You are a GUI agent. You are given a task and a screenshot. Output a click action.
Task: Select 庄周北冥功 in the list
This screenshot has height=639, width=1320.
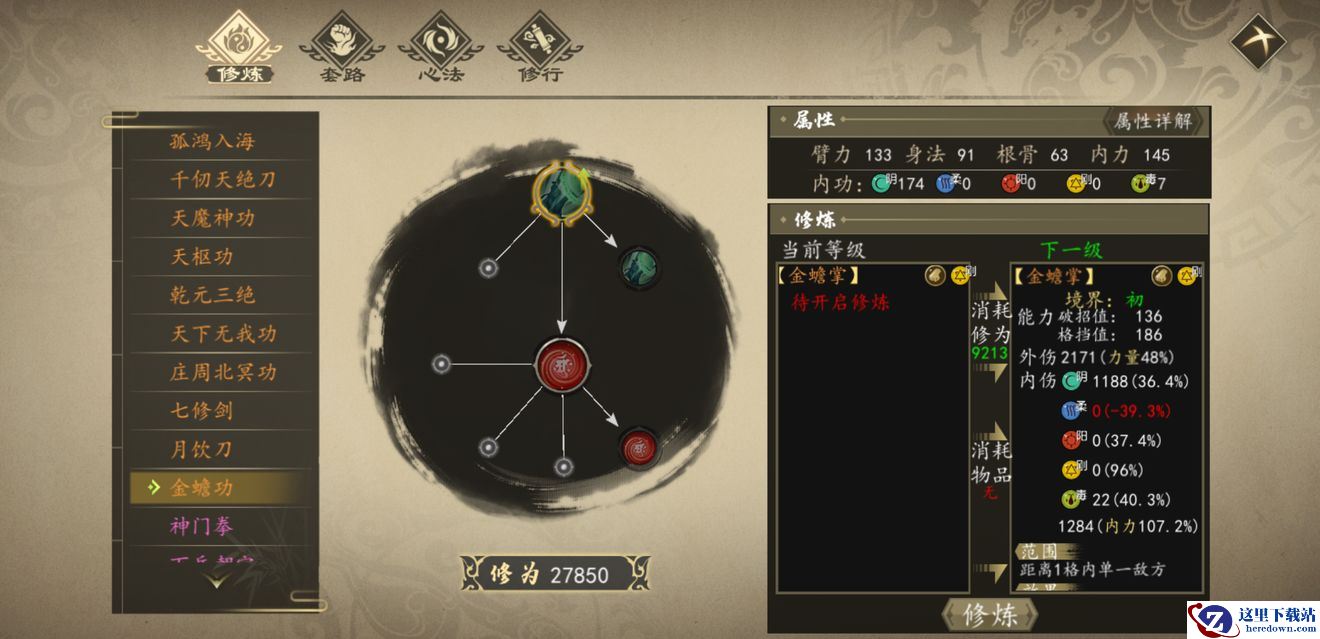[x=222, y=372]
